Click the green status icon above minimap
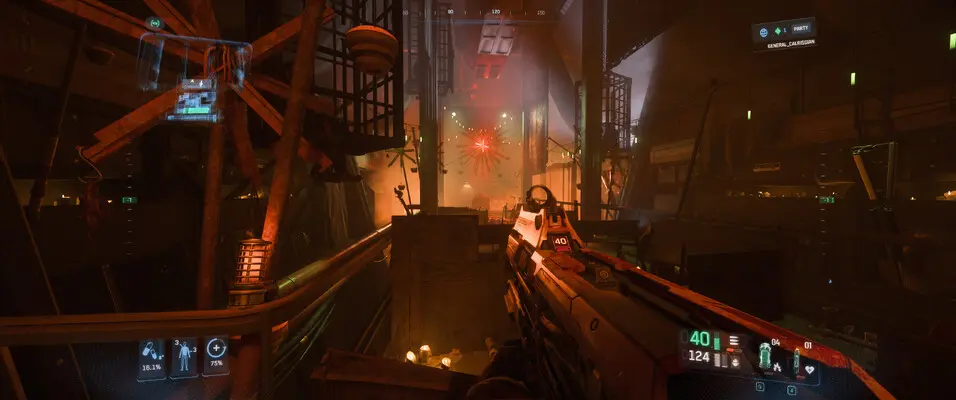The height and width of the screenshot is (400, 956). (x=154, y=22)
